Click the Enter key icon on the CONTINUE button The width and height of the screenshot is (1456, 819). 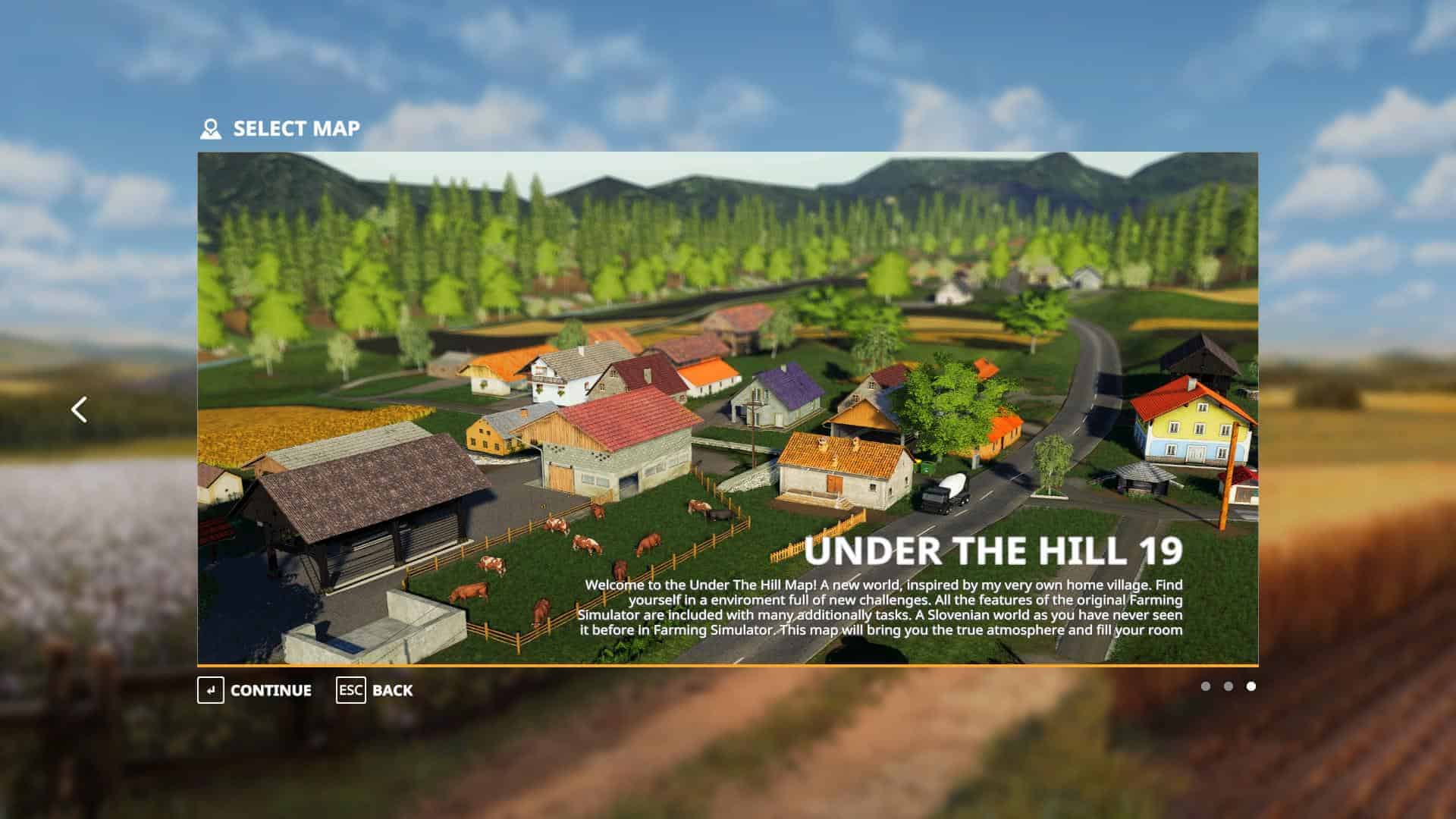(212, 691)
